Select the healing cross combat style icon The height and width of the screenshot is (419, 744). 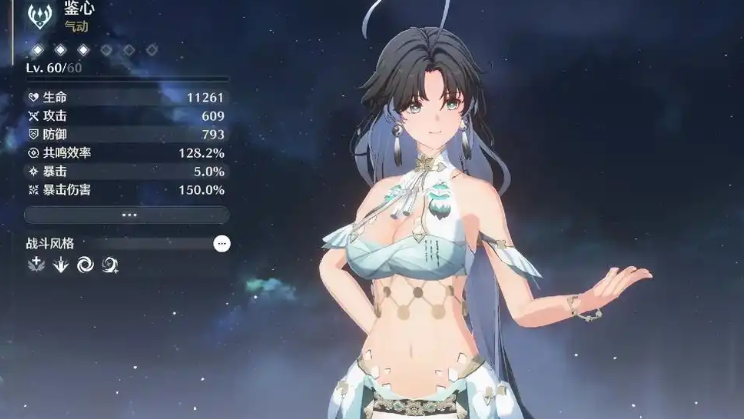pos(36,264)
